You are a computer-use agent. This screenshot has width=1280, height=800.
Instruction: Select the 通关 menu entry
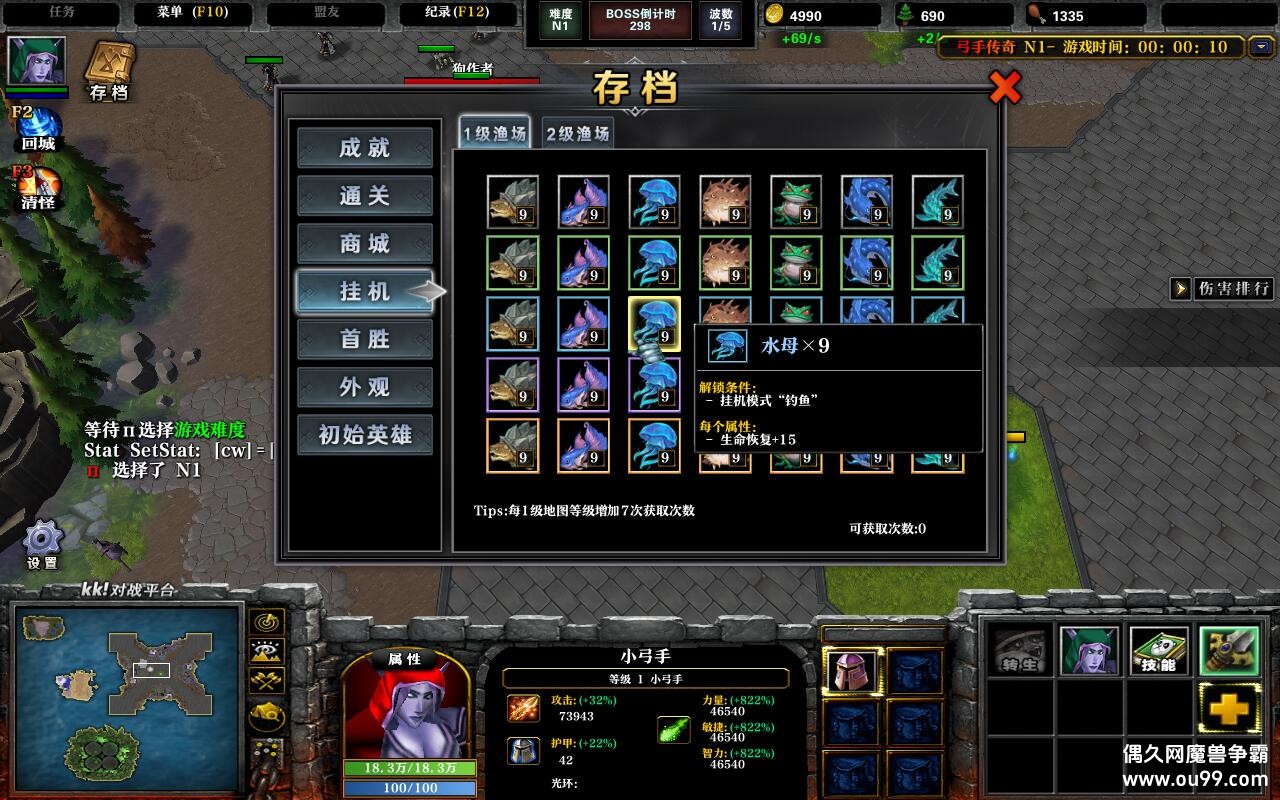tap(365, 196)
